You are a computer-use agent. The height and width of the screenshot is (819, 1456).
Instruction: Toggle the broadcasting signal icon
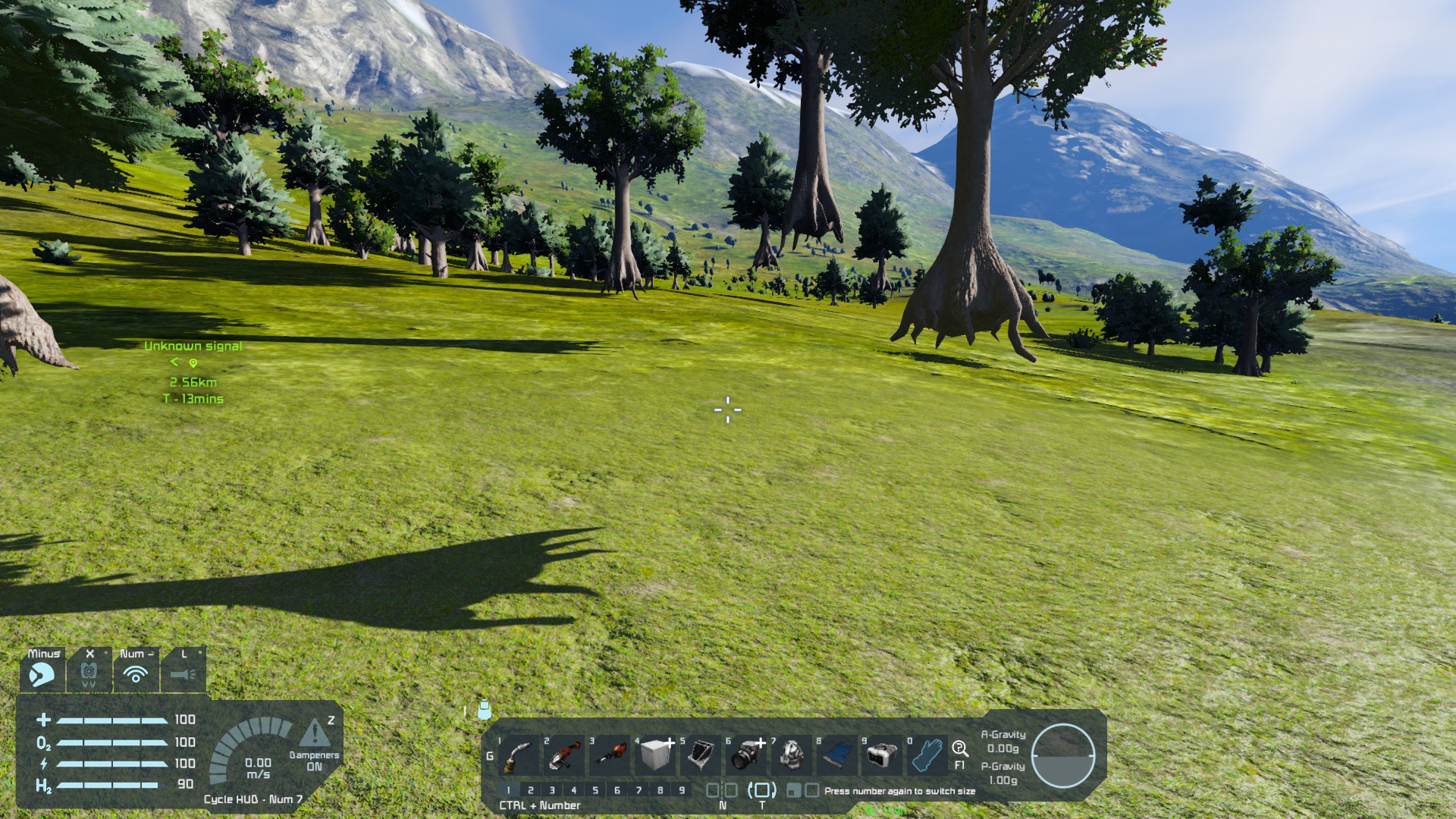click(136, 673)
